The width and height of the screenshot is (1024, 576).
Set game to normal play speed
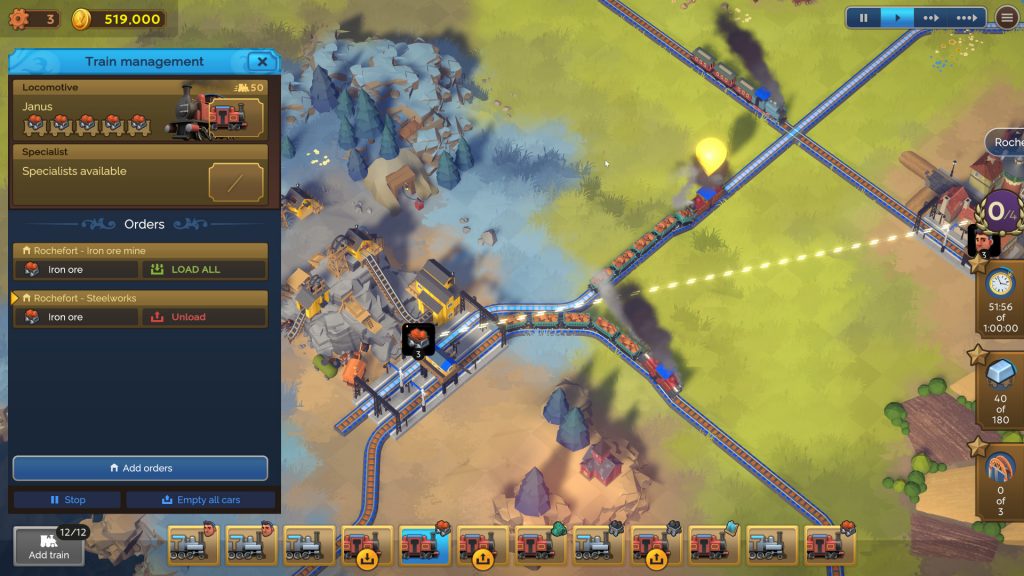[898, 18]
